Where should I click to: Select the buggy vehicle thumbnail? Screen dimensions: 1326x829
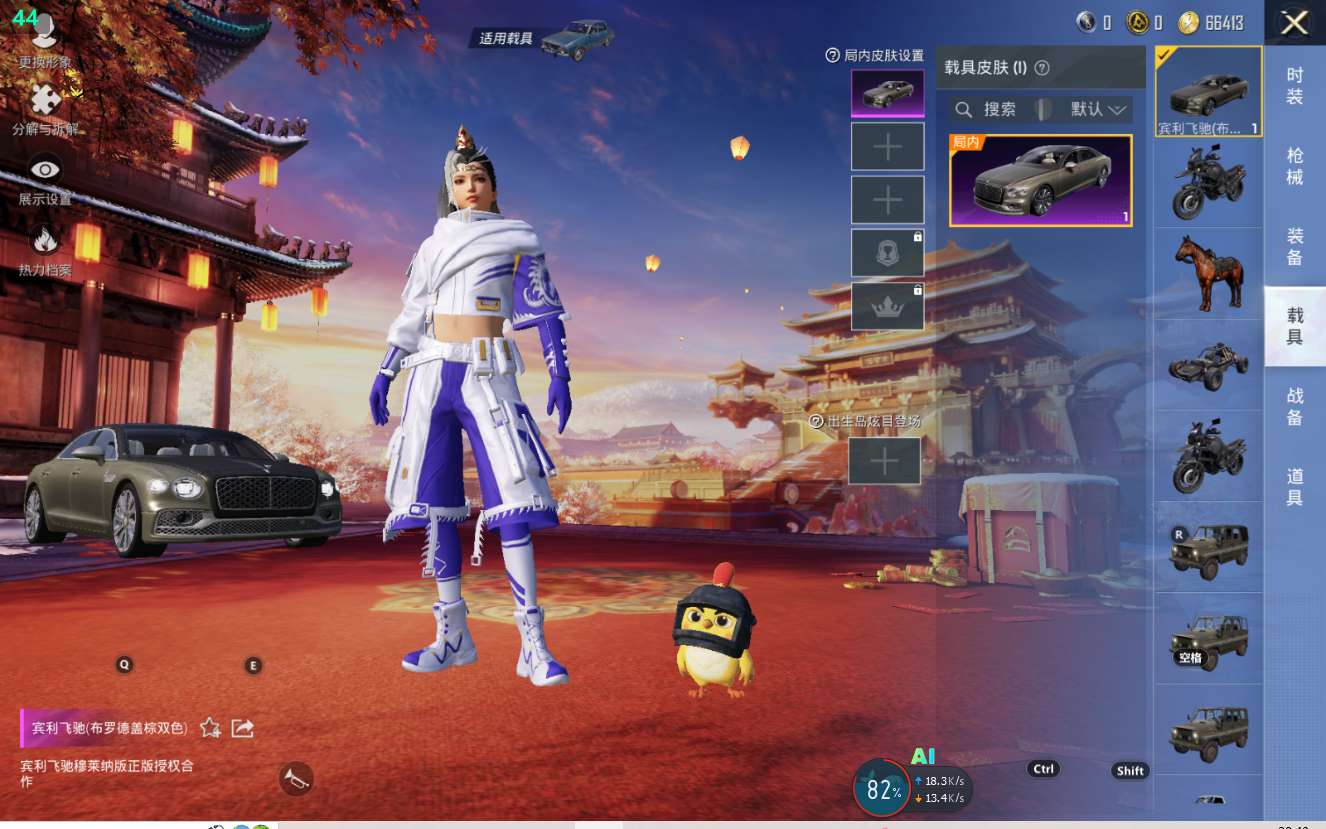pos(1208,365)
